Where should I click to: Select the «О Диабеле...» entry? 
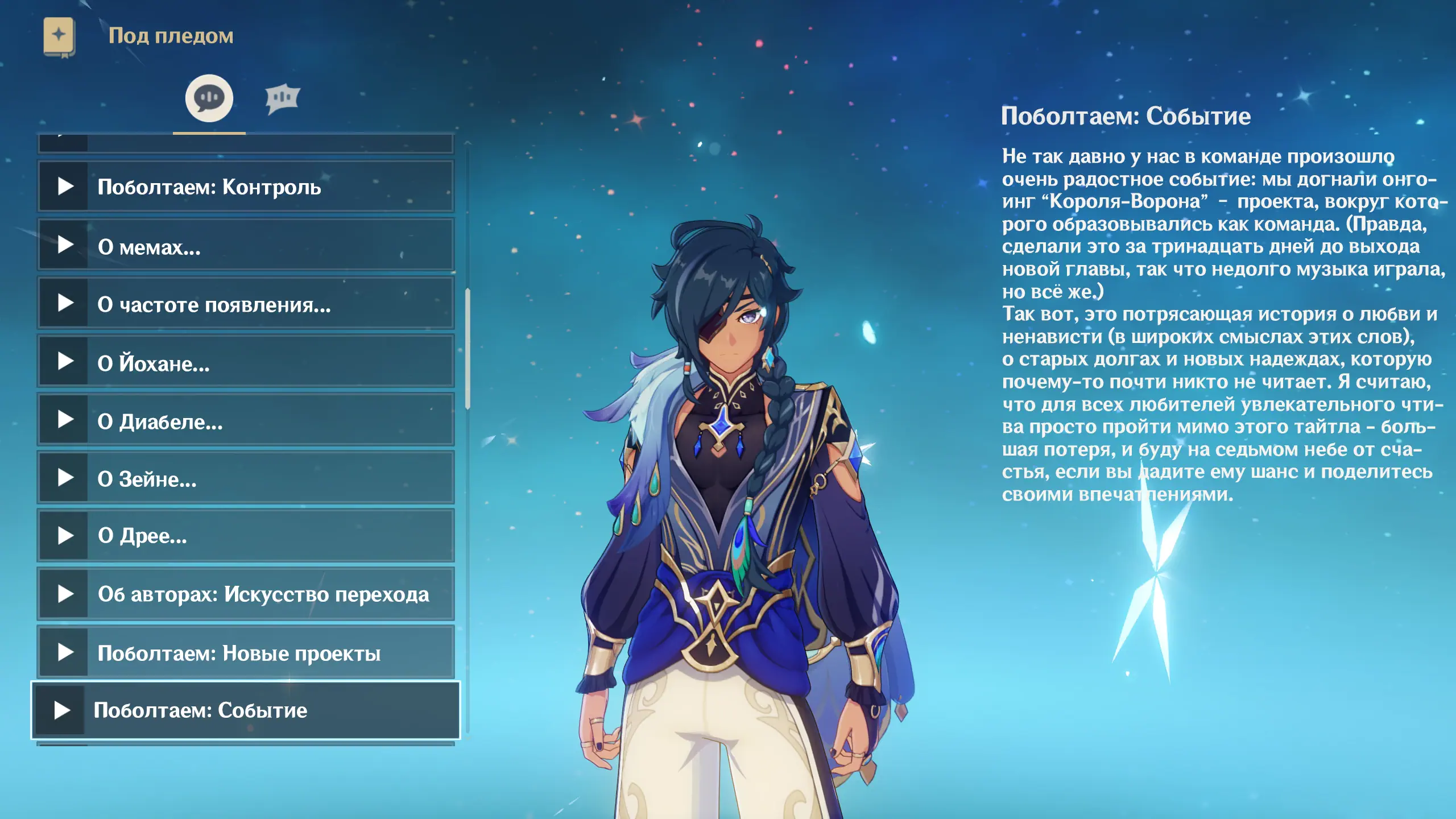(x=246, y=421)
